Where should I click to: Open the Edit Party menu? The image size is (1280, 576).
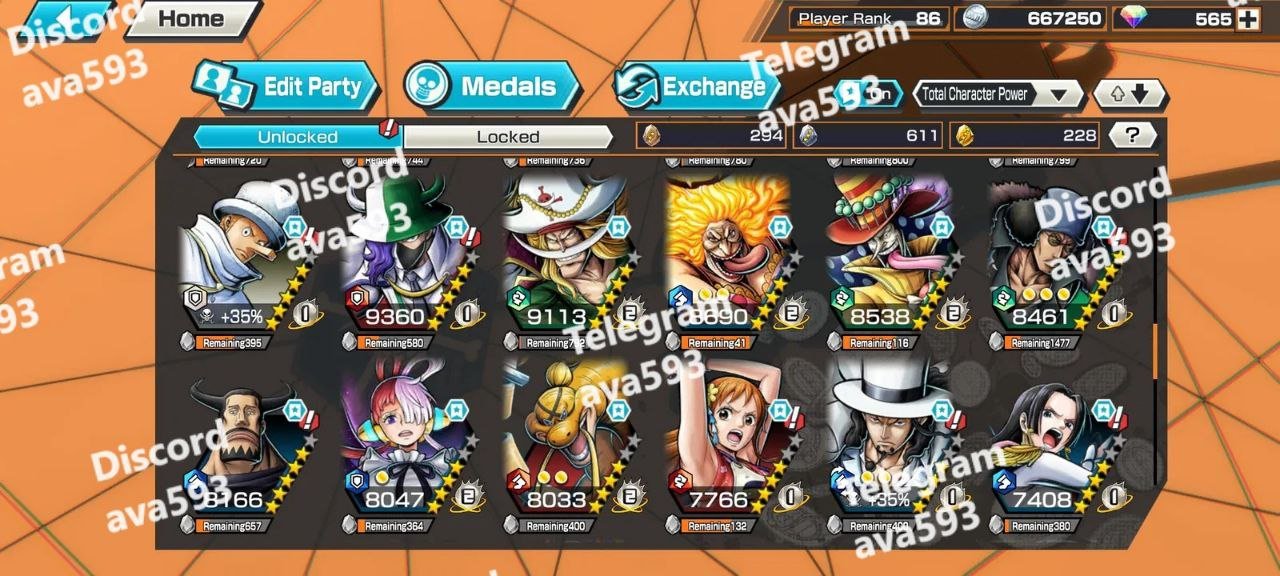tap(287, 87)
